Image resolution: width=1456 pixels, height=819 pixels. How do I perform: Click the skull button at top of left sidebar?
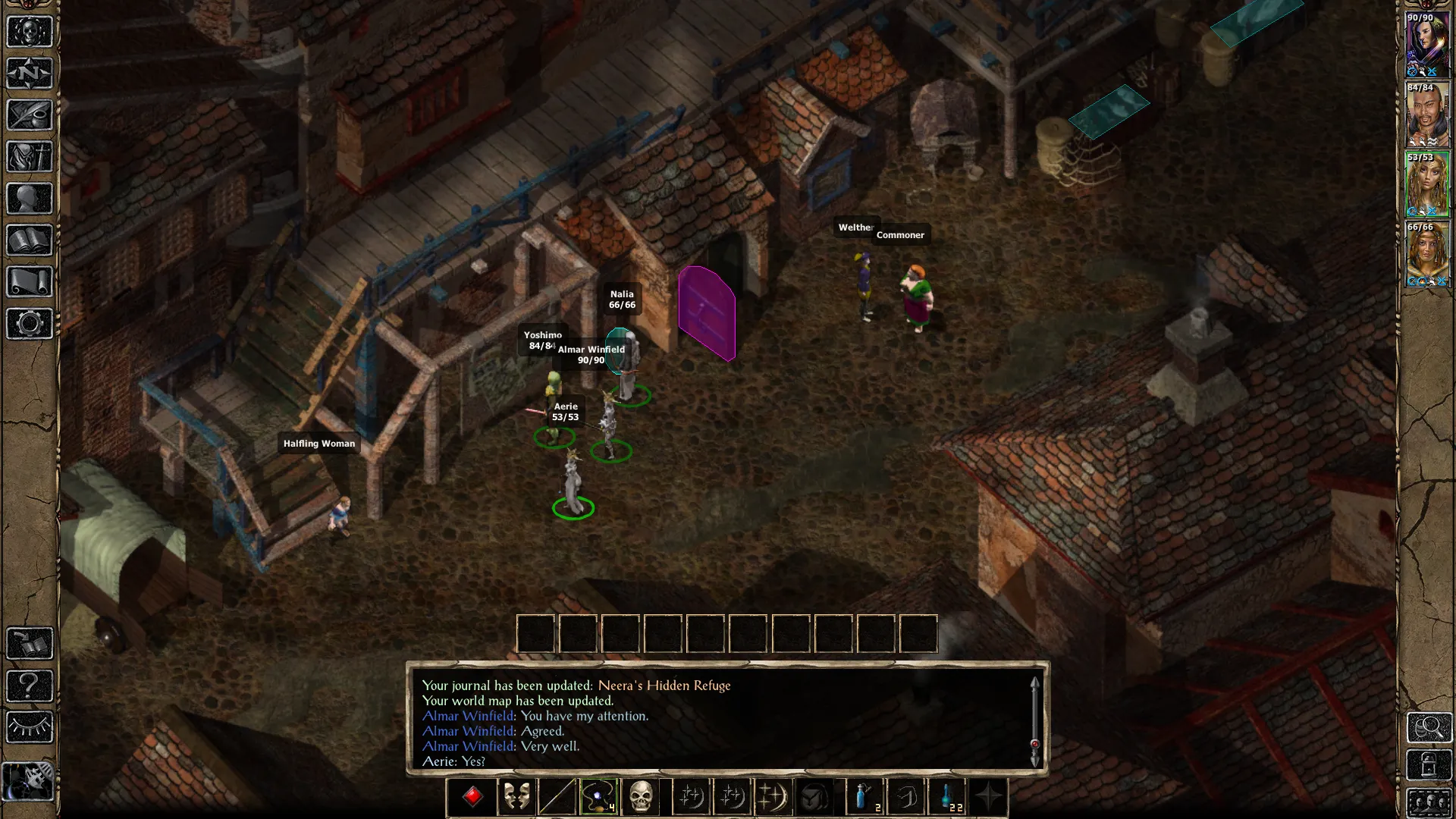[30, 32]
